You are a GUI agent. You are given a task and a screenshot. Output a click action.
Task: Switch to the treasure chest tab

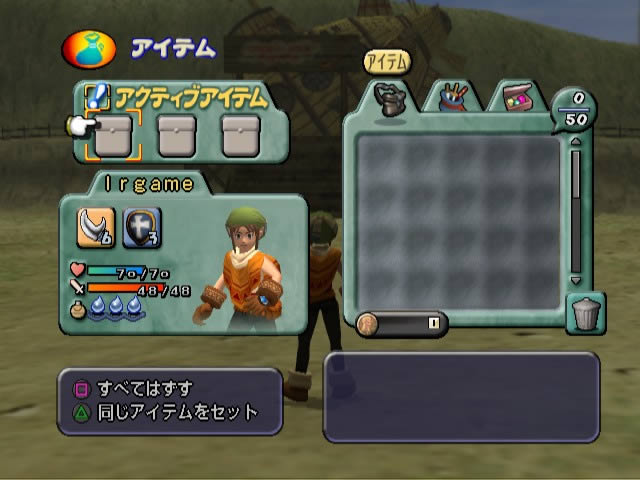click(516, 97)
